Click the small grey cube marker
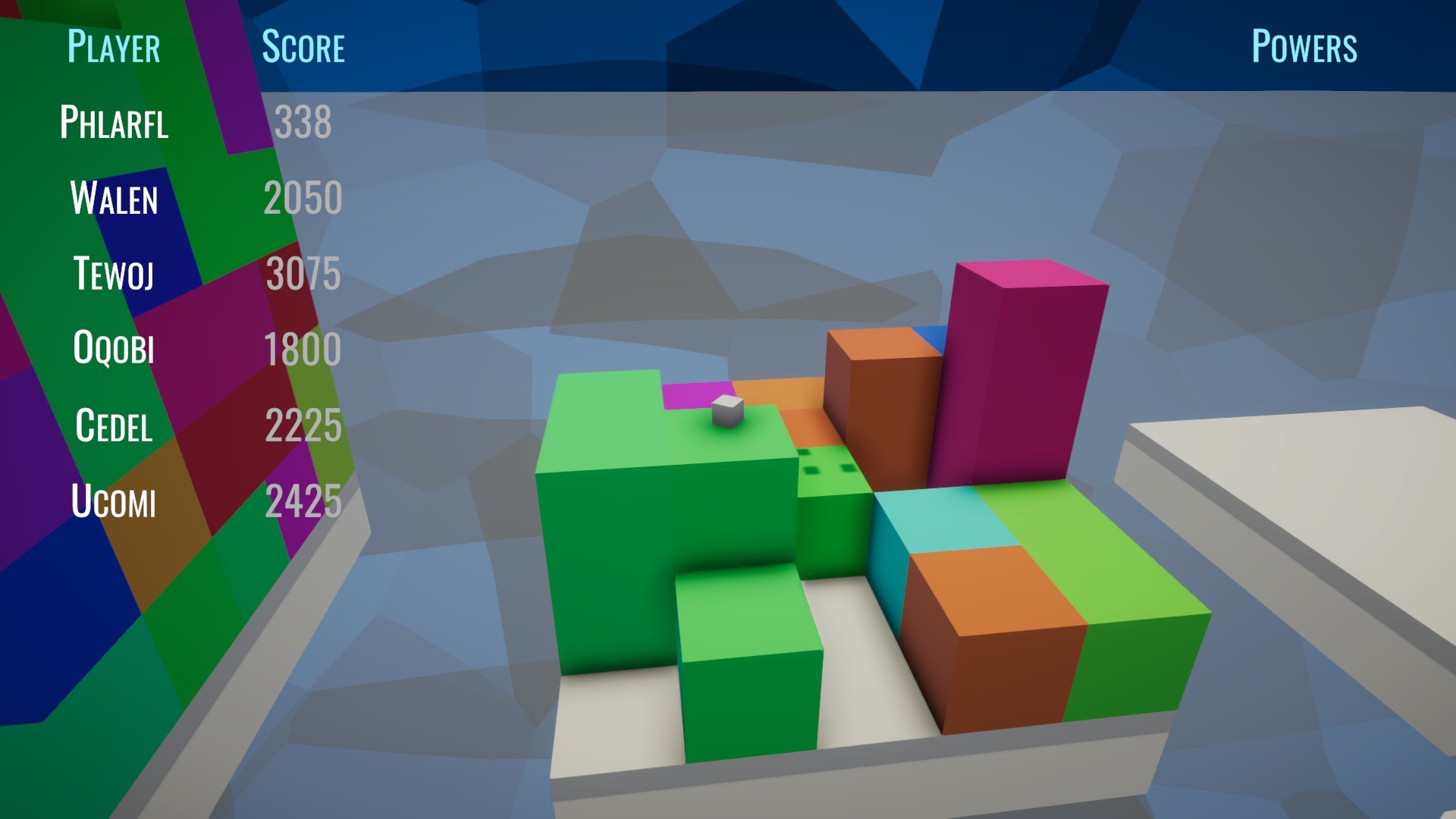This screenshot has width=1456, height=819. pos(726,413)
